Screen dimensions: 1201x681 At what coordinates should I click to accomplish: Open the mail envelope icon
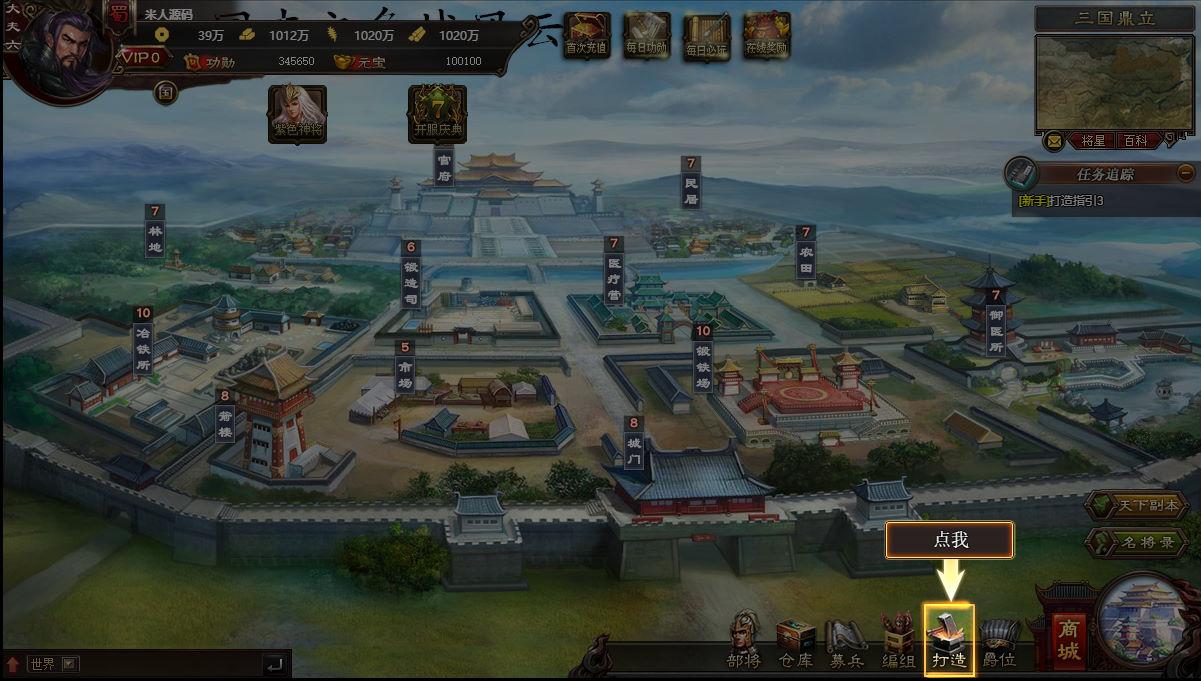pos(1054,141)
